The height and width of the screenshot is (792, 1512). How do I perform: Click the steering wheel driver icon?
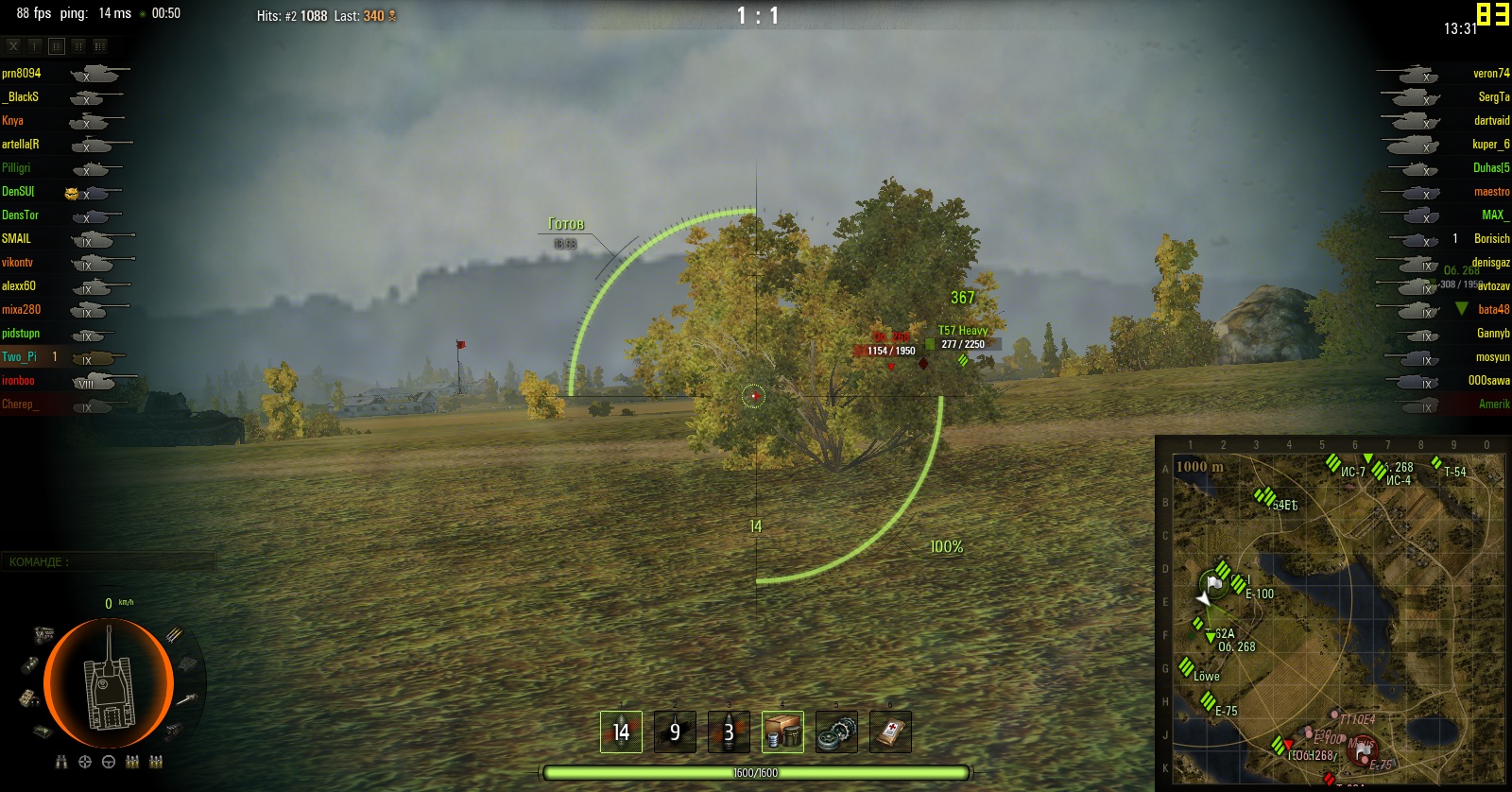click(109, 762)
